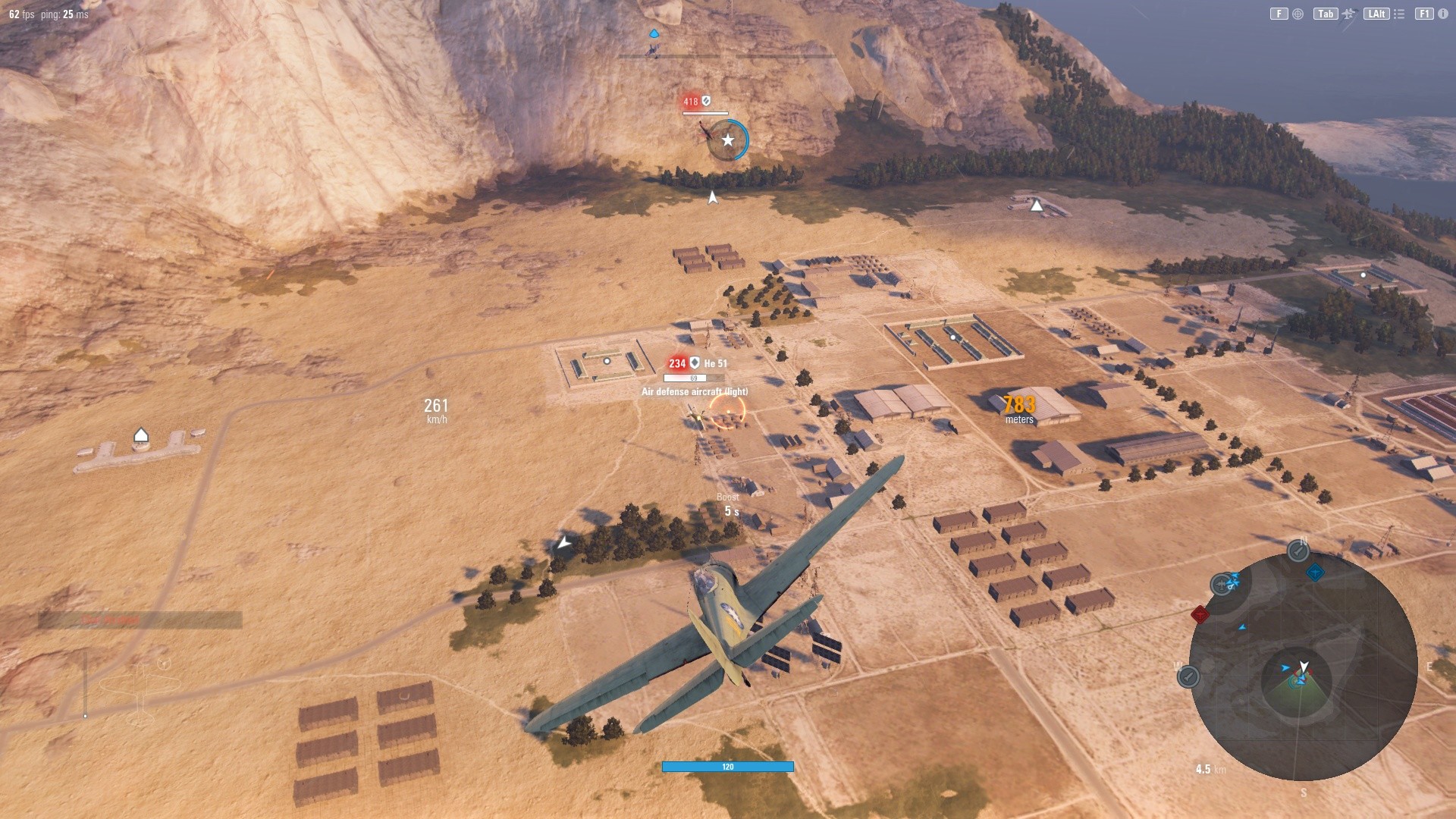Select the blue friendly airfield marker on the minimap
Viewport: 1456px width, 819px height.
pyautogui.click(x=1315, y=573)
